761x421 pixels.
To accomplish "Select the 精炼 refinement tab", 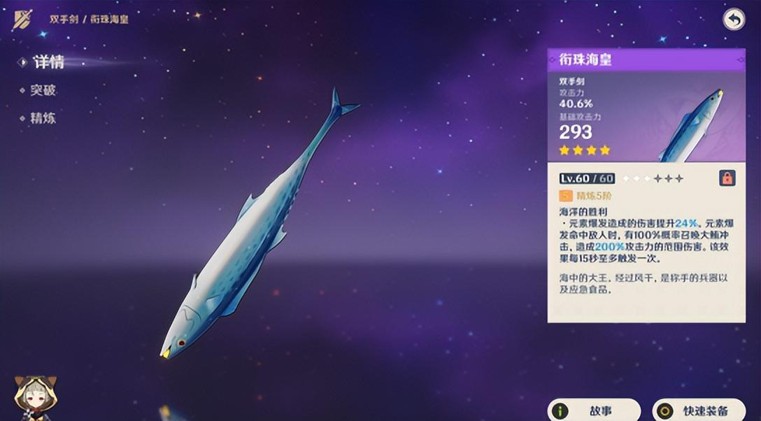I will (43, 118).
